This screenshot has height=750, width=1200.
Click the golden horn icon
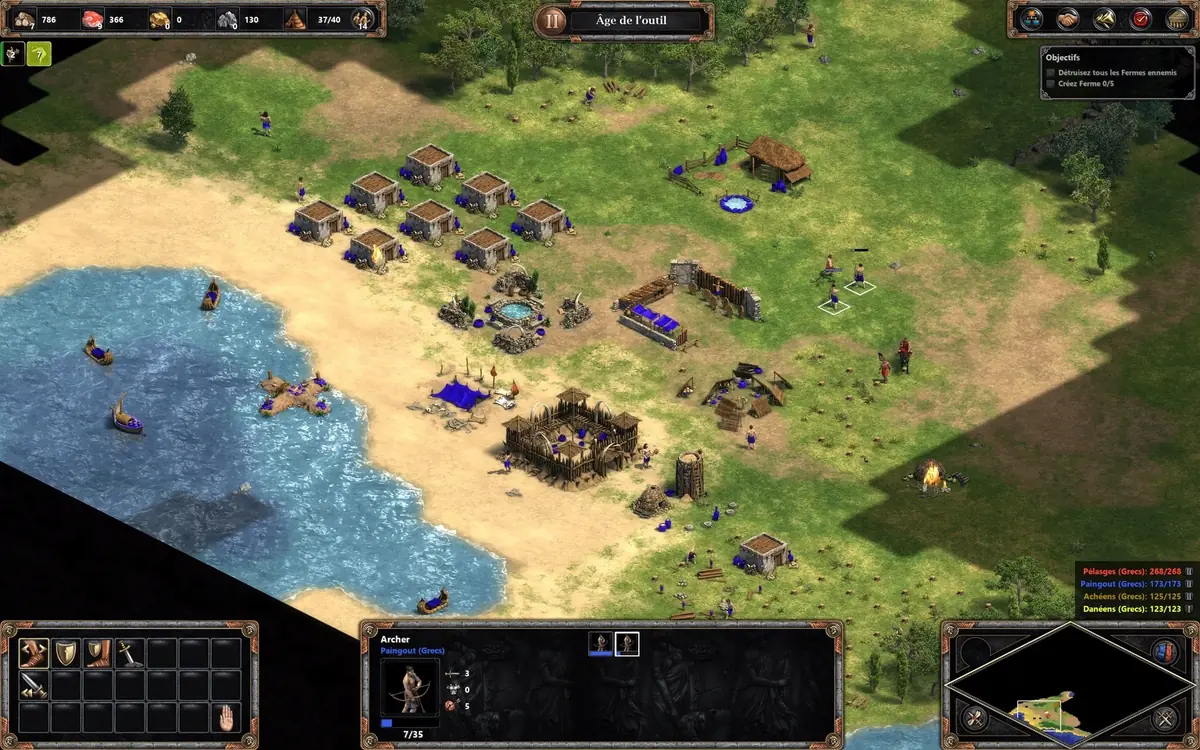coord(1104,19)
